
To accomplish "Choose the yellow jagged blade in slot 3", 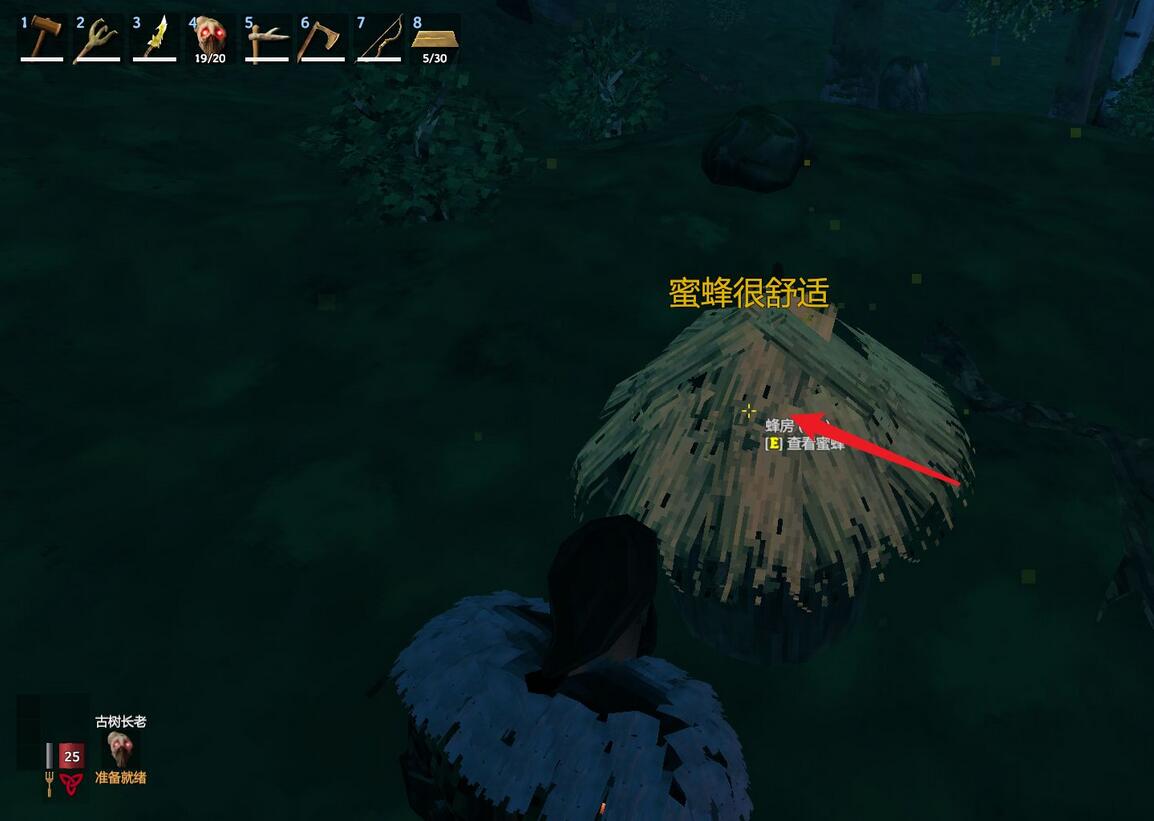I will click(x=154, y=38).
